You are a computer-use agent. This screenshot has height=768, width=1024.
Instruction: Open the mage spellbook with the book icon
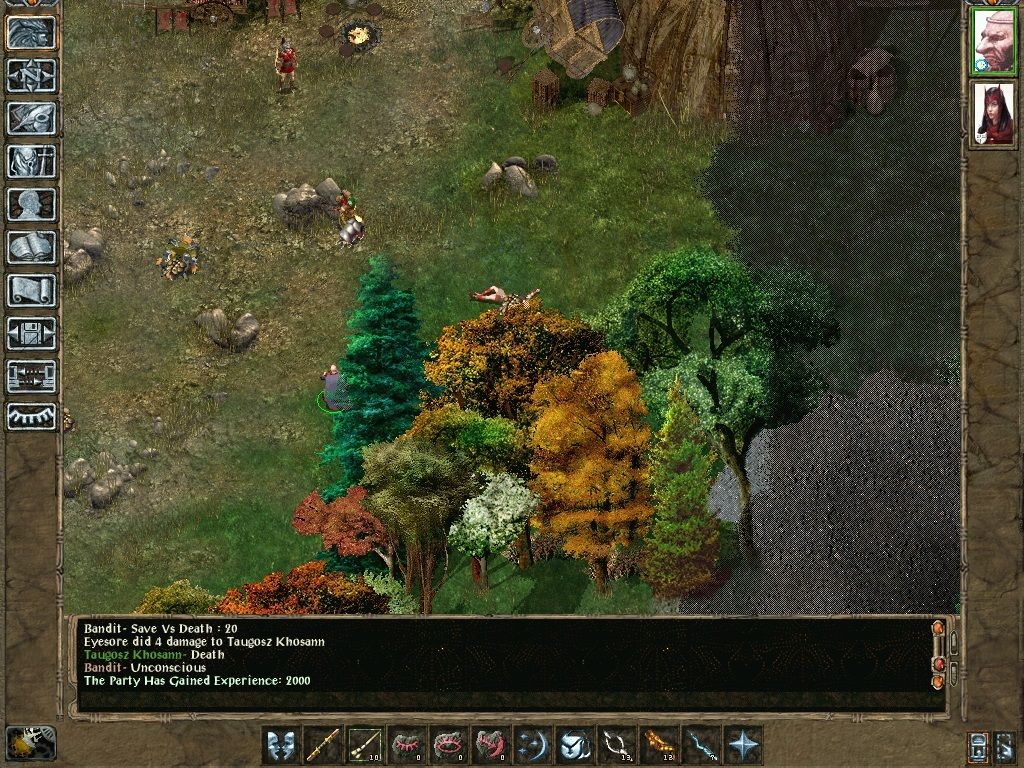point(31,247)
